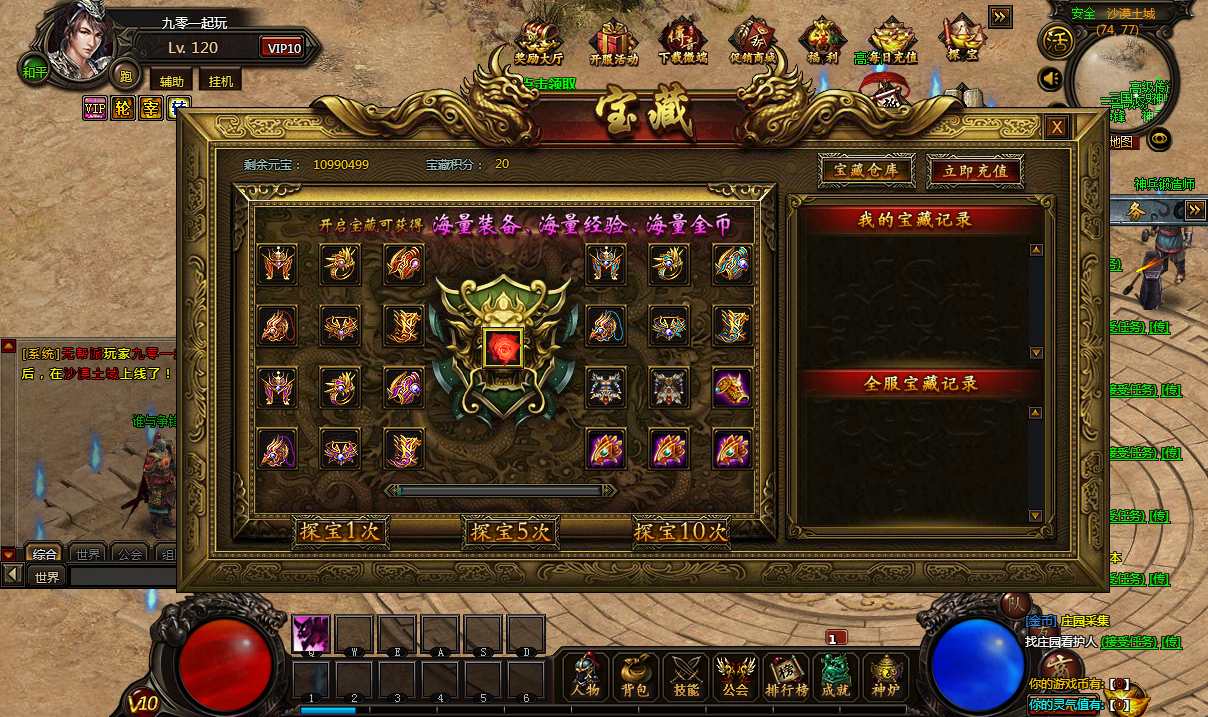This screenshot has width=1208, height=717.
Task: Open the 促销商城 promo shop
Action: click(753, 42)
